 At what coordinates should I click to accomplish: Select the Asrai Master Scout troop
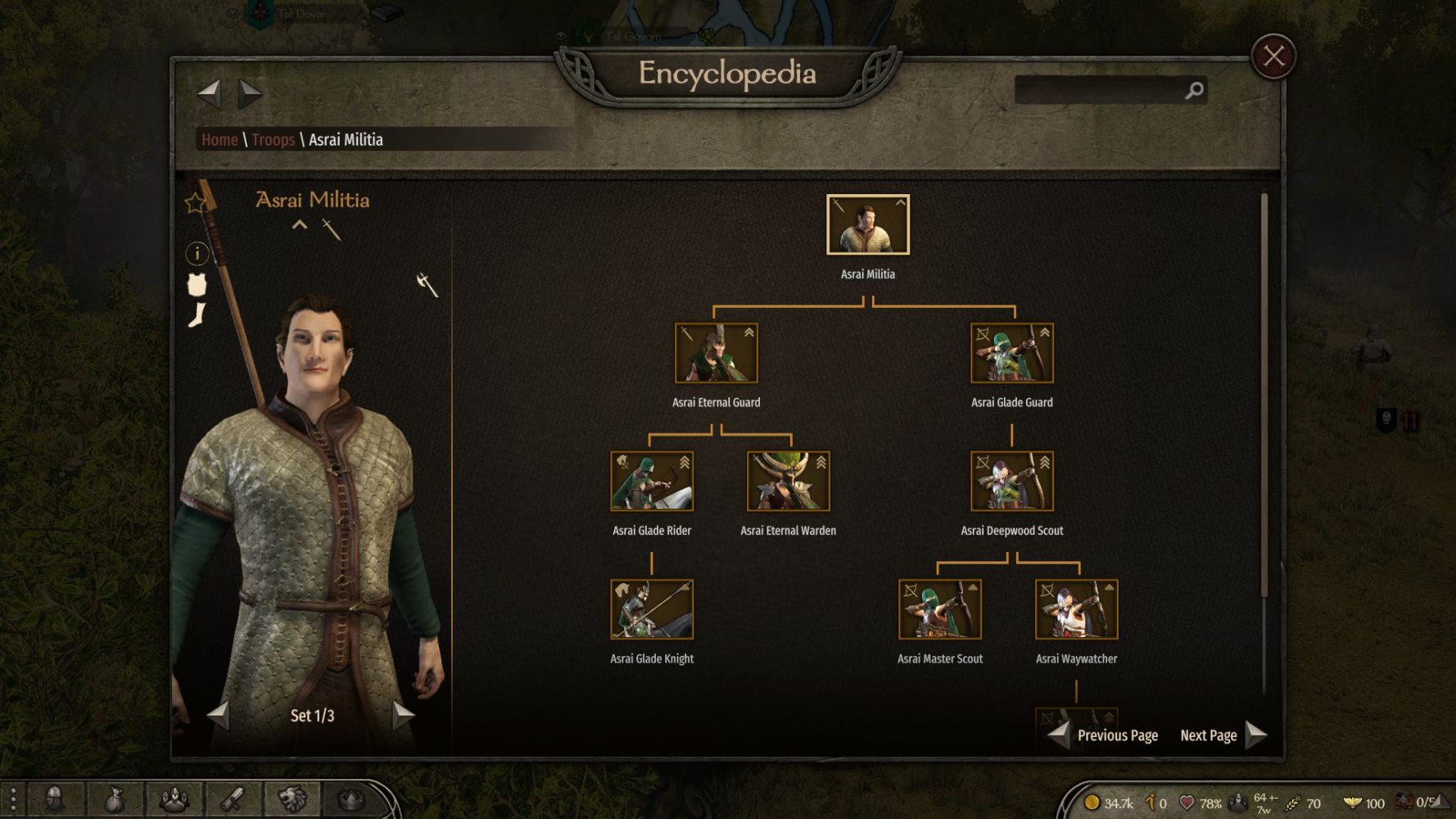click(x=939, y=609)
